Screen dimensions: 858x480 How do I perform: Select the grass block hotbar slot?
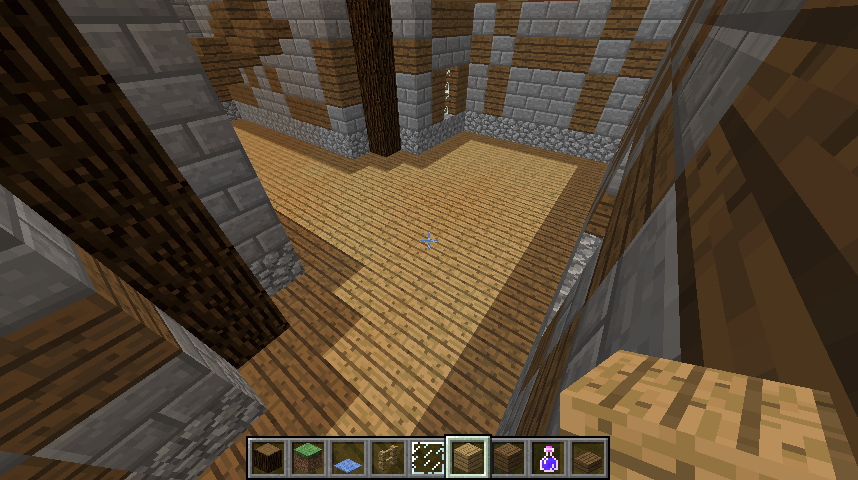point(307,457)
